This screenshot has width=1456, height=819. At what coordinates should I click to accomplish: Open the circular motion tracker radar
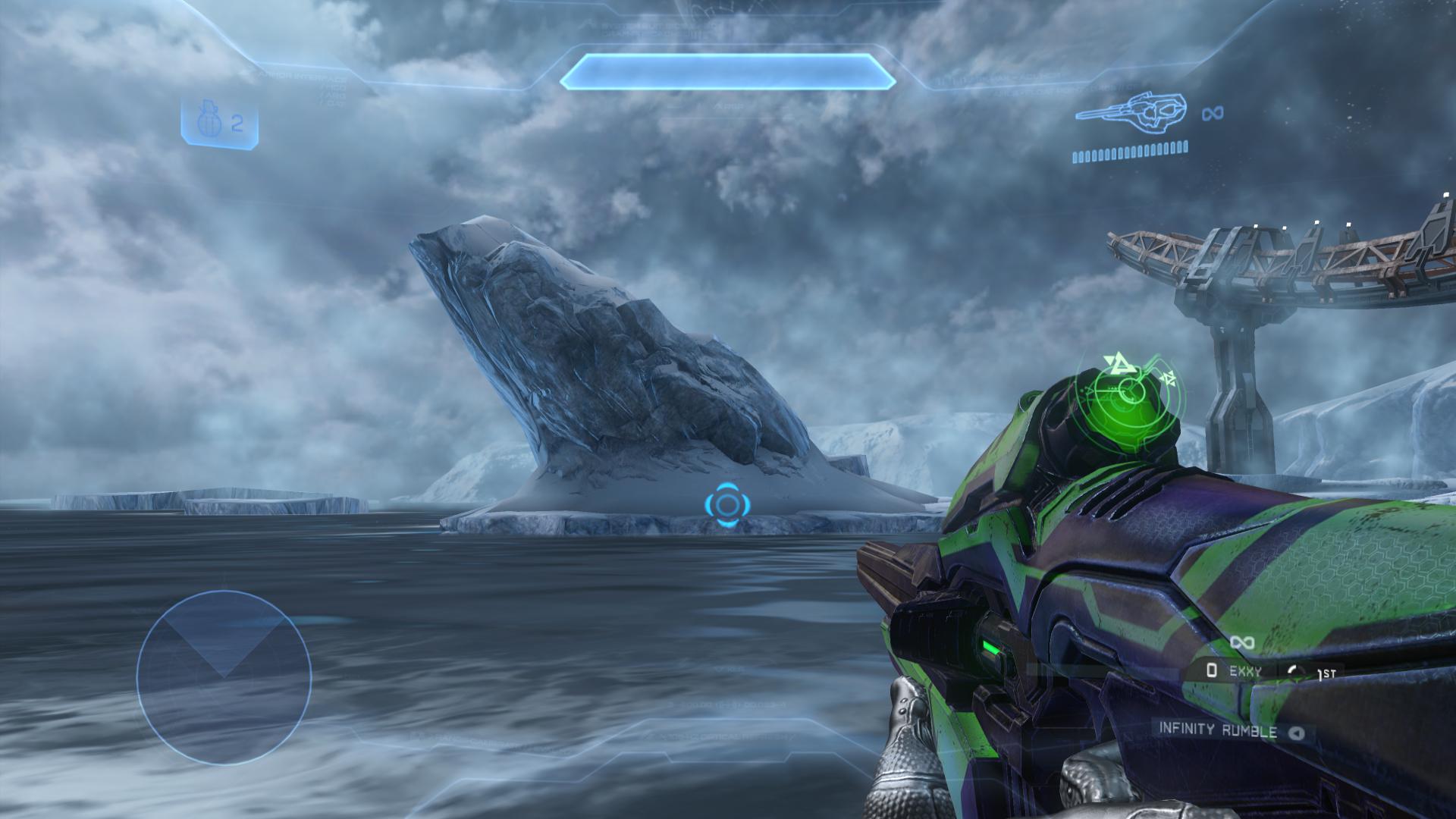click(224, 677)
